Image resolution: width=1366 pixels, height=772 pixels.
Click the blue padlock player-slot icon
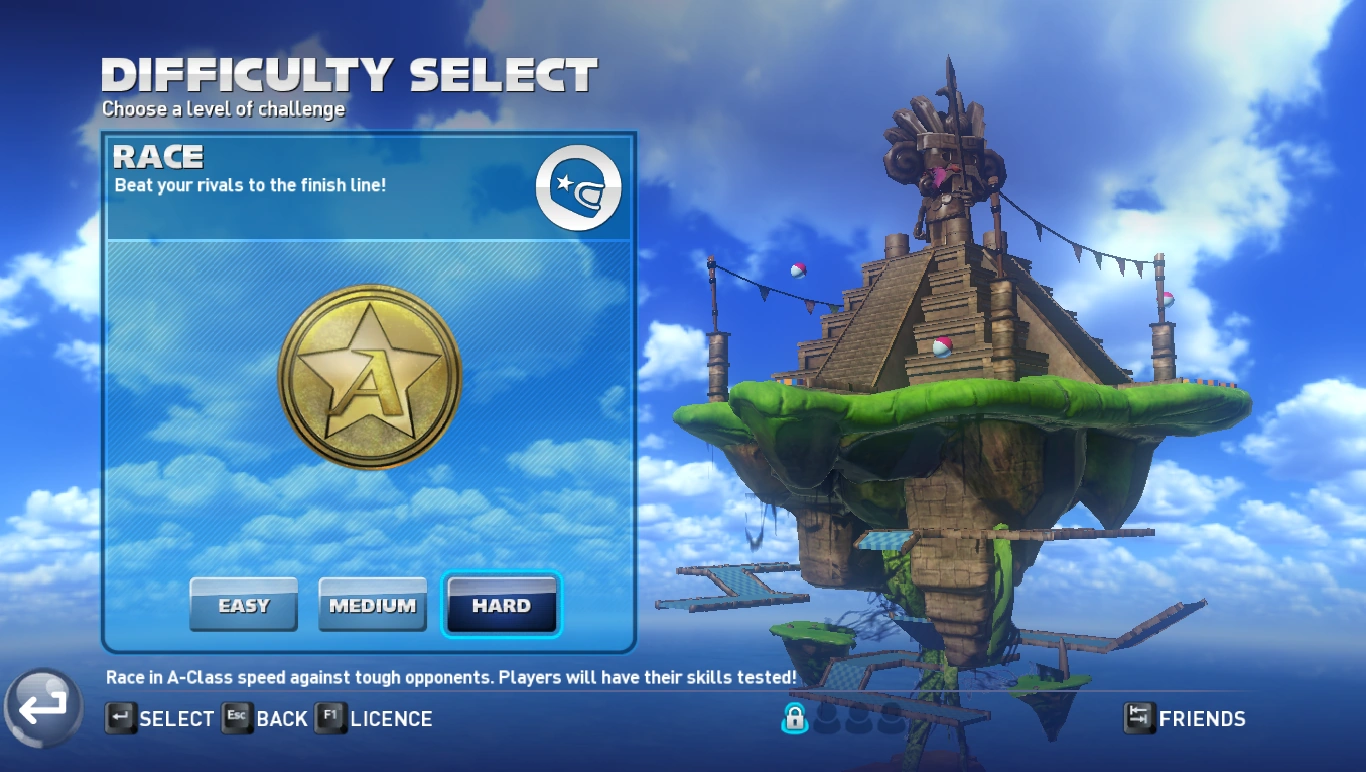tap(794, 717)
